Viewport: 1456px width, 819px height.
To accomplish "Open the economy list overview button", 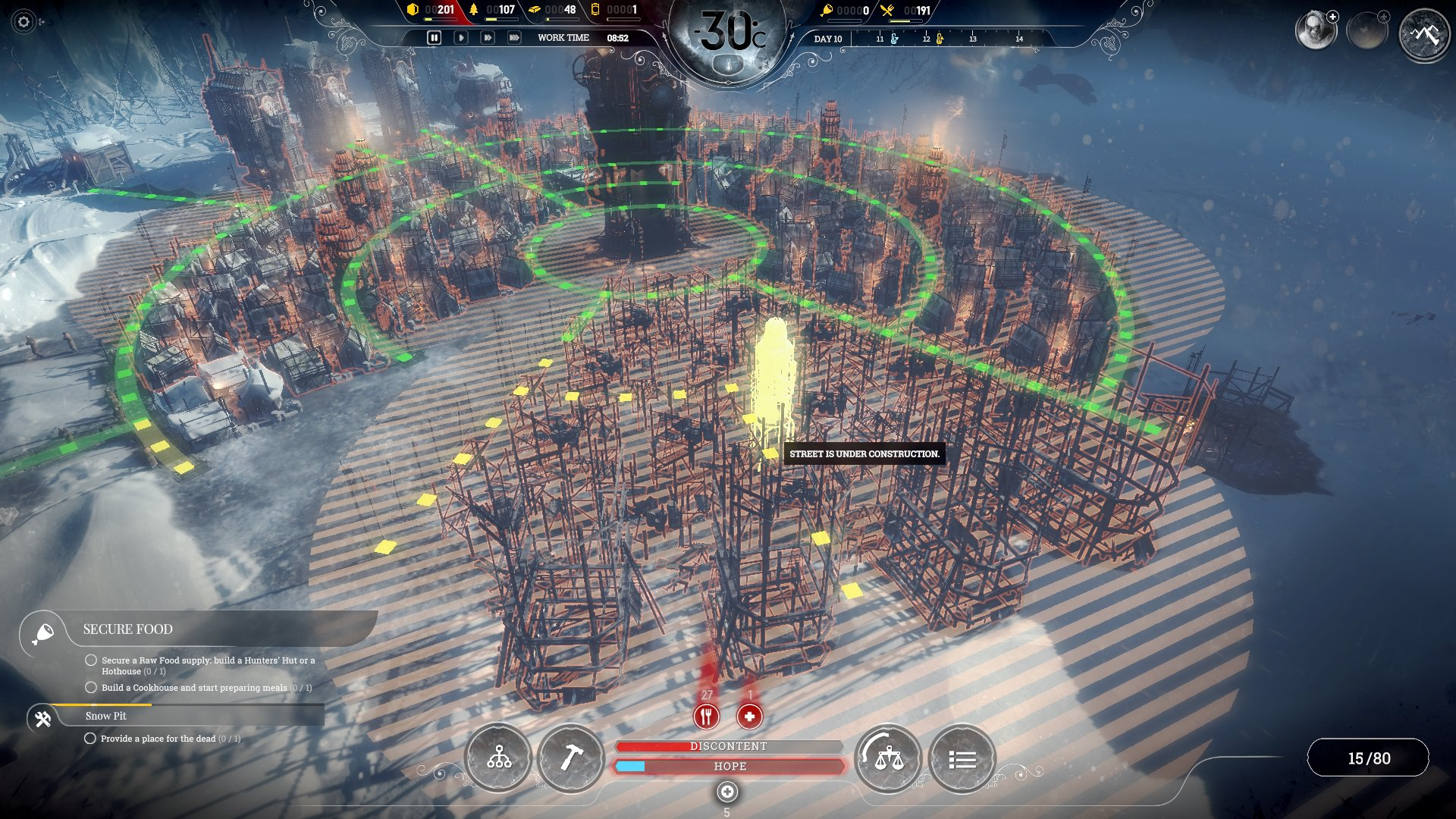I will pyautogui.click(x=962, y=758).
